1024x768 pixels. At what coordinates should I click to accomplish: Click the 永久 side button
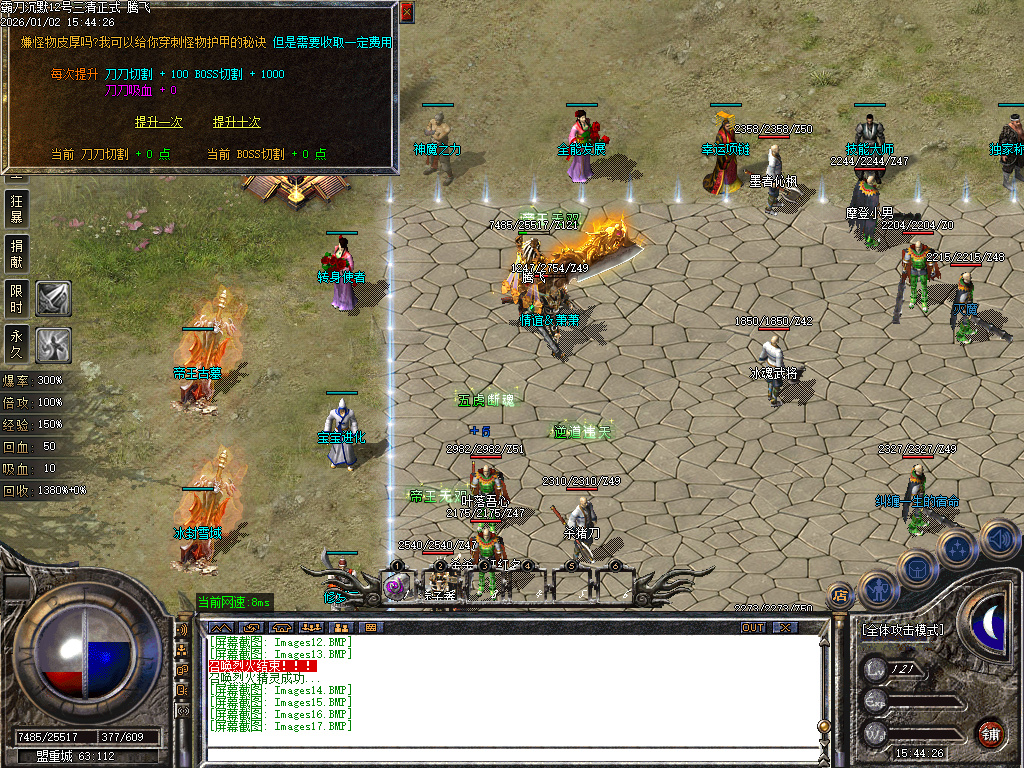point(17,343)
